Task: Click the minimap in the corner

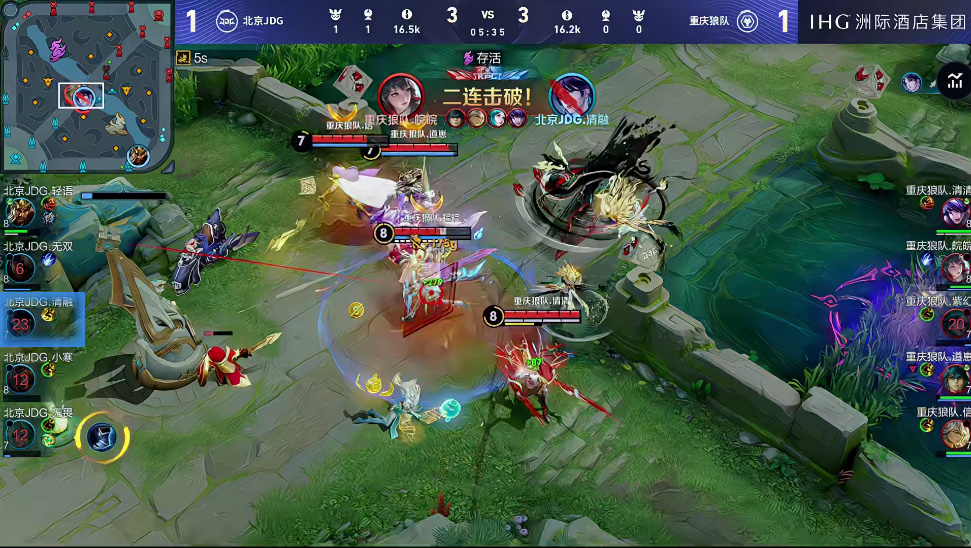Action: (87, 86)
